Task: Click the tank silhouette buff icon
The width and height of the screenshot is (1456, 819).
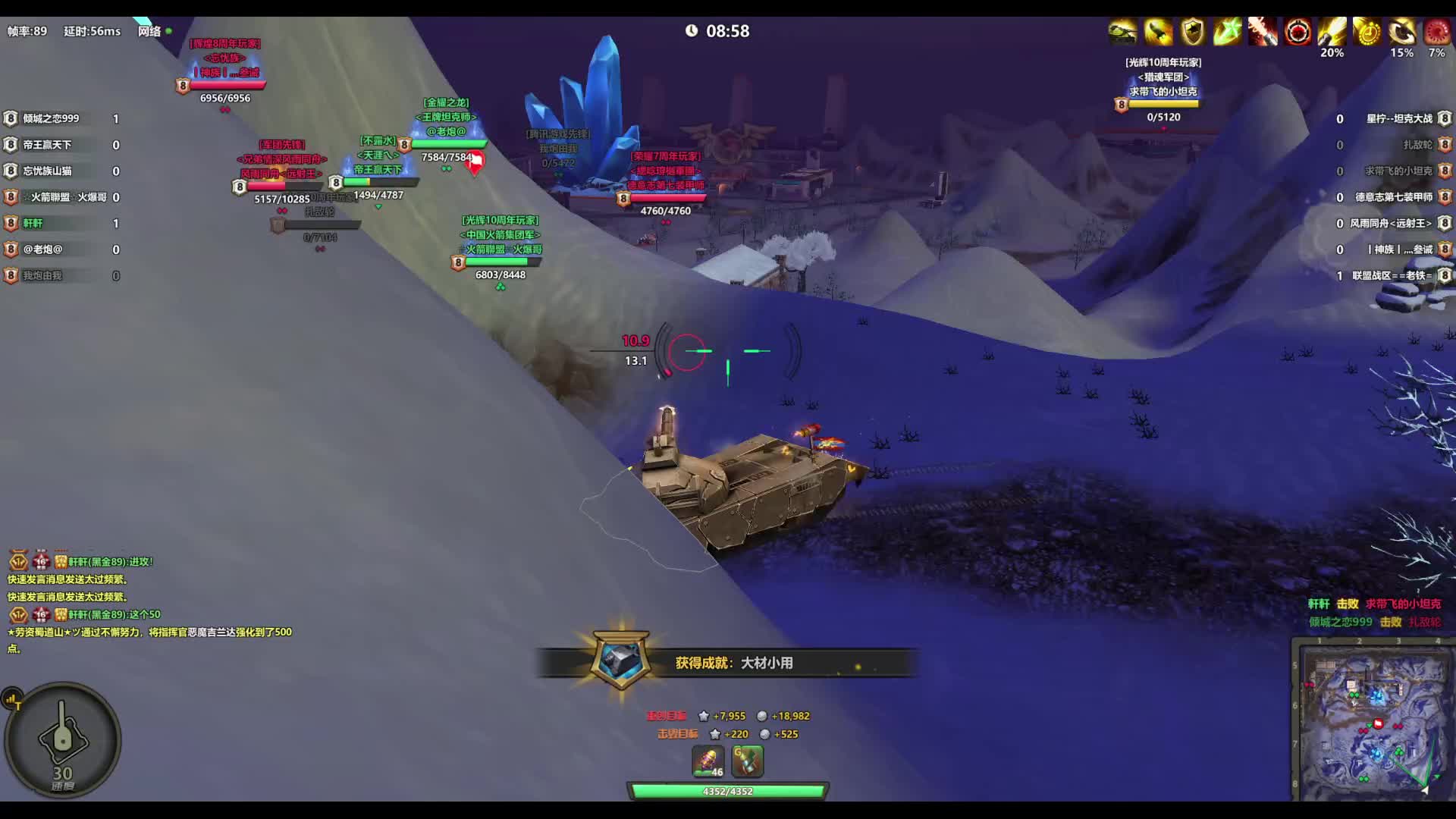Action: 1122,33
